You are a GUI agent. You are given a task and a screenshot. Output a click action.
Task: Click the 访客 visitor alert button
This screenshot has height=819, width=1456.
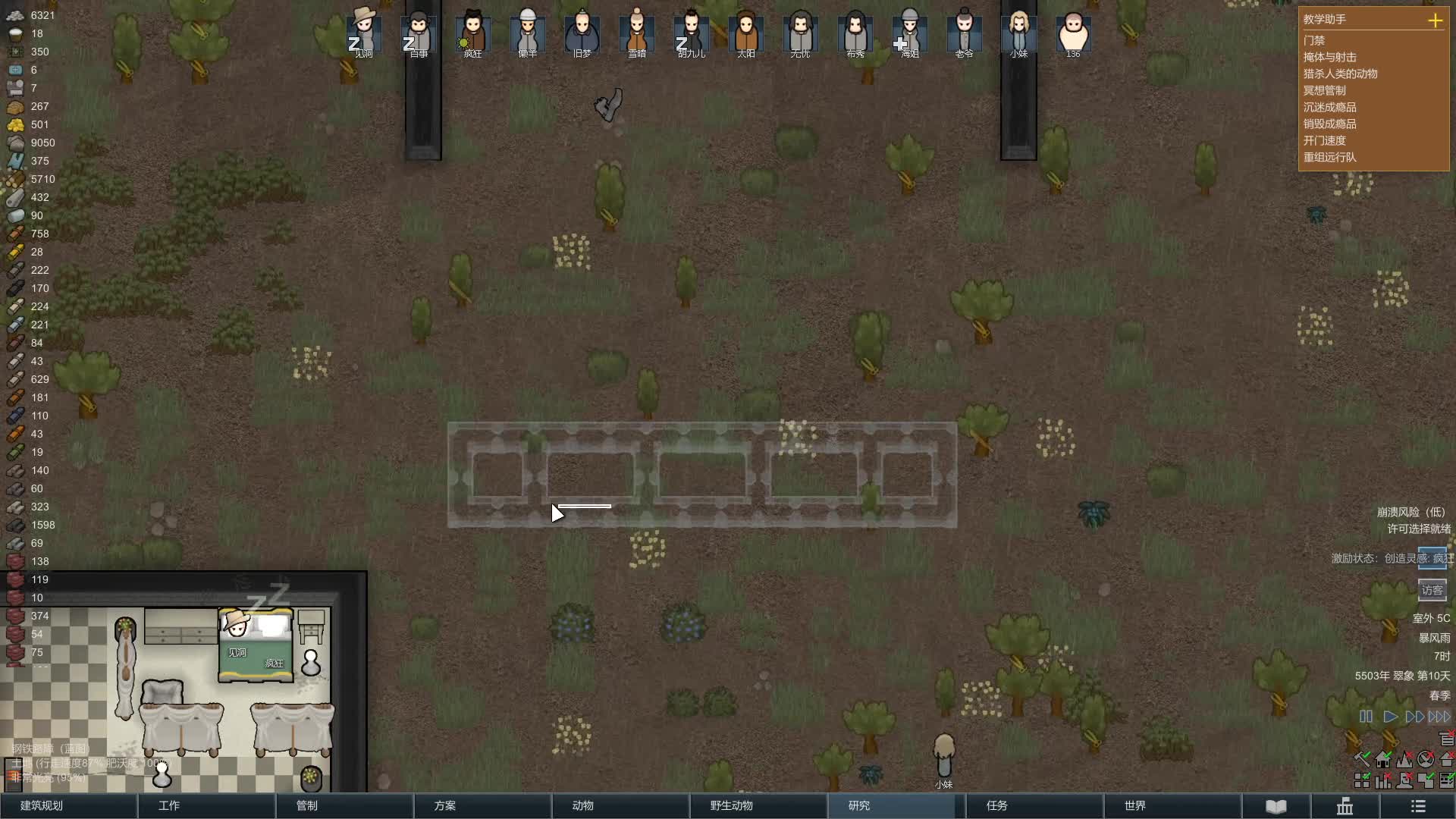[x=1432, y=590]
